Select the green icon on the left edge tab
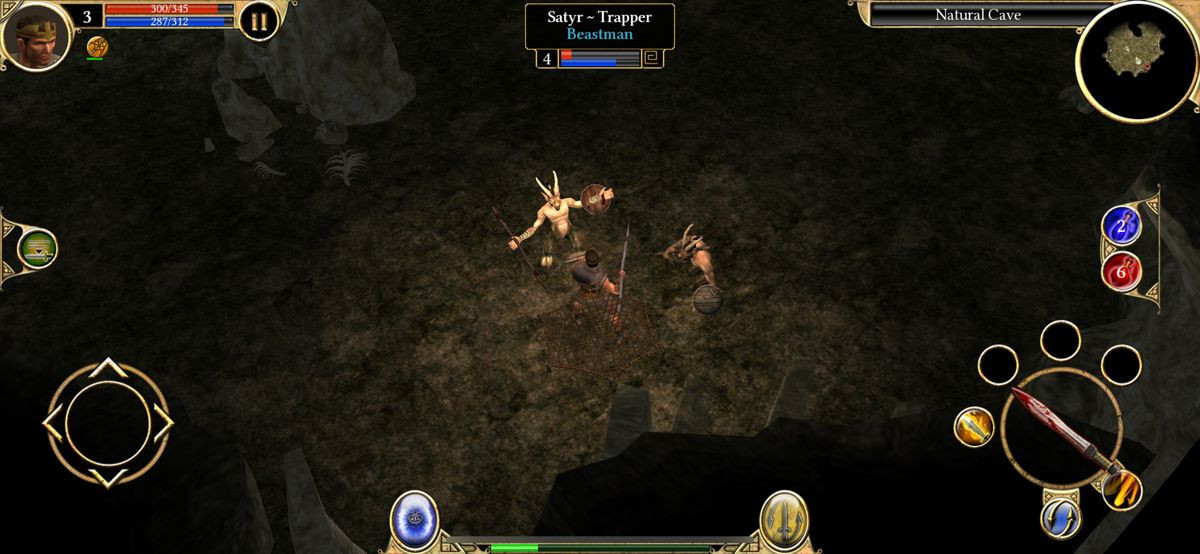Screen dimensions: 1200x554 pos(37,249)
